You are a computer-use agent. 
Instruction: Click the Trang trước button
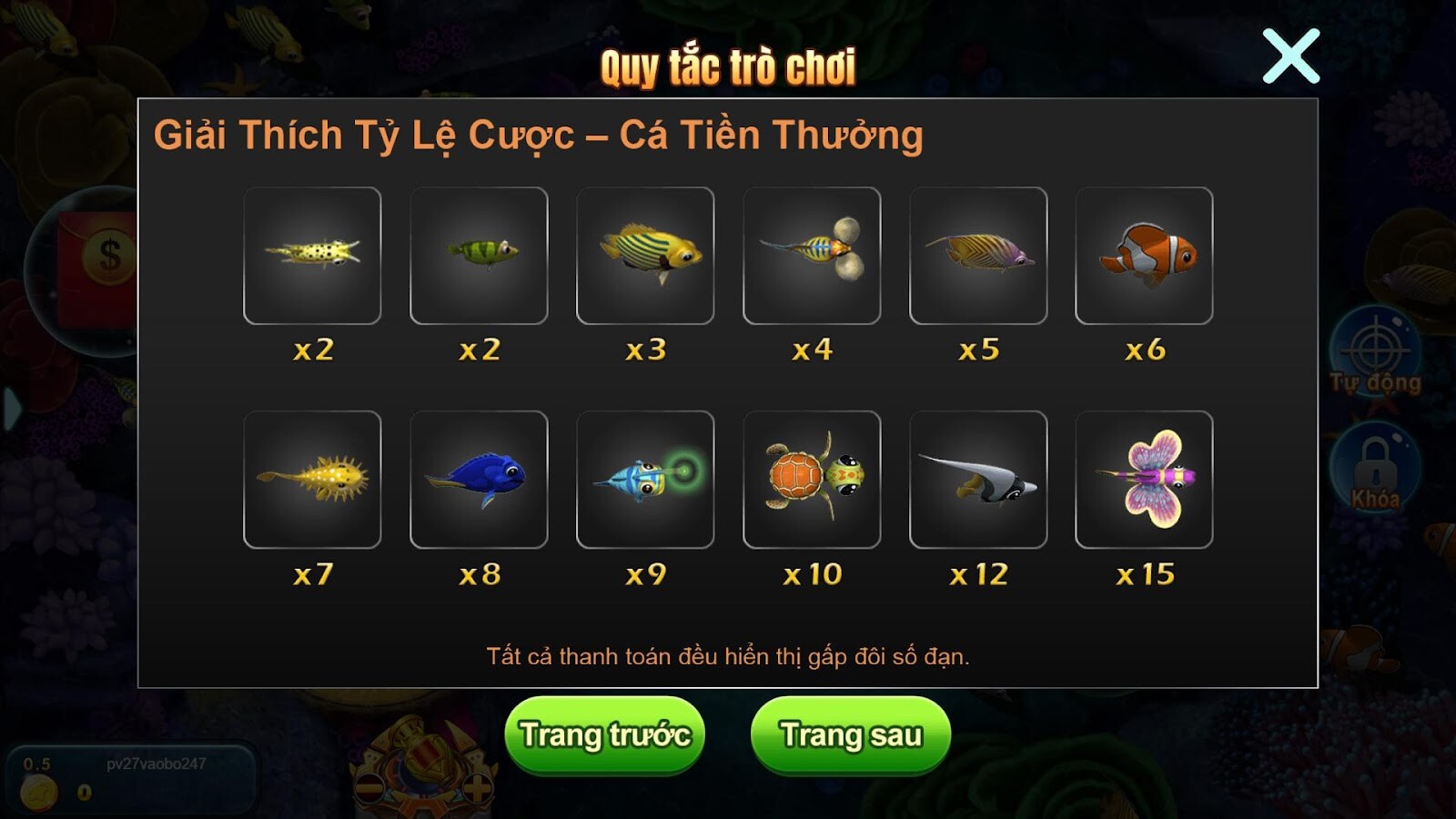tap(608, 735)
